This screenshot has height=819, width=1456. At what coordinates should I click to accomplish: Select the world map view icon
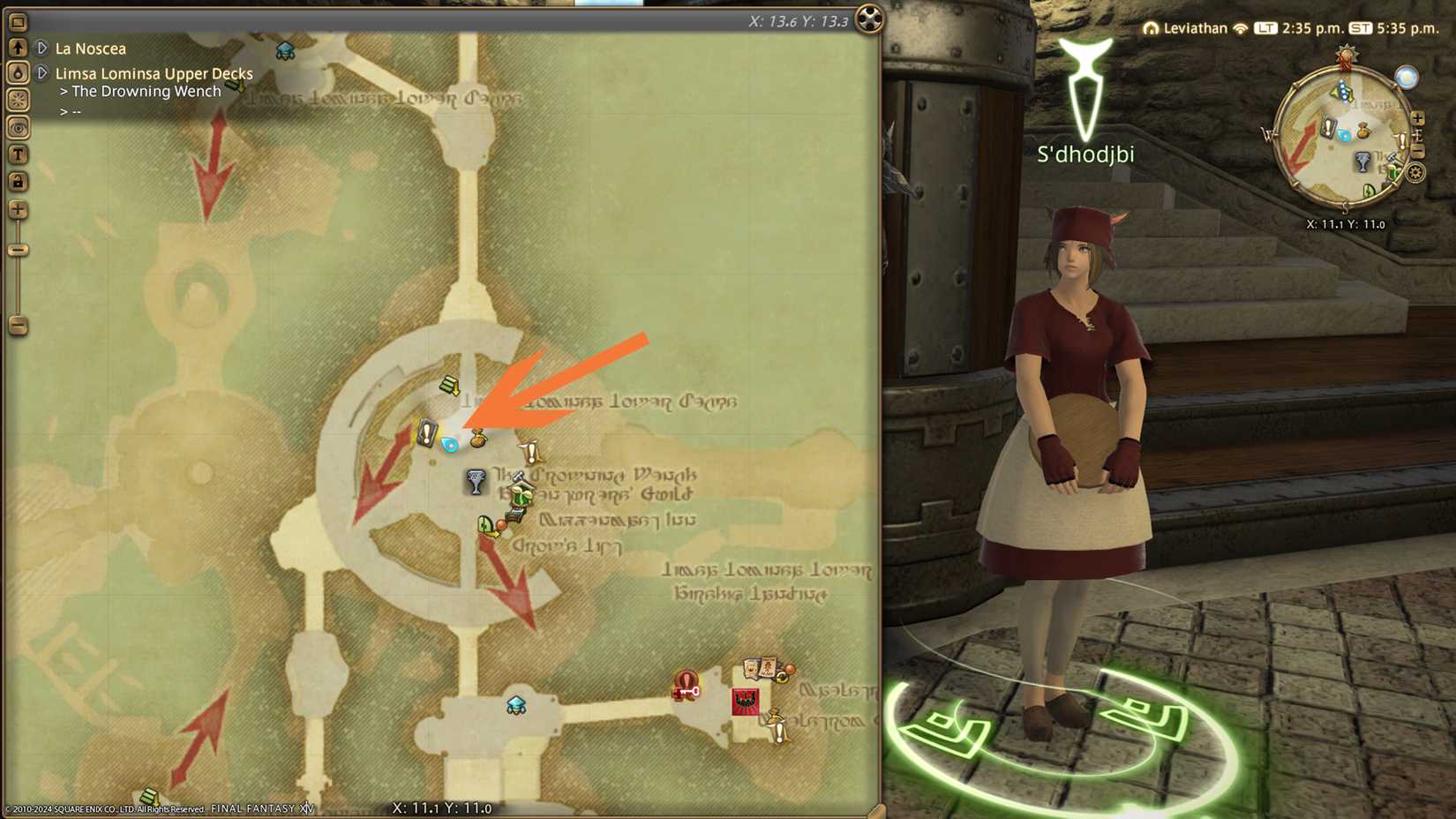(16, 23)
